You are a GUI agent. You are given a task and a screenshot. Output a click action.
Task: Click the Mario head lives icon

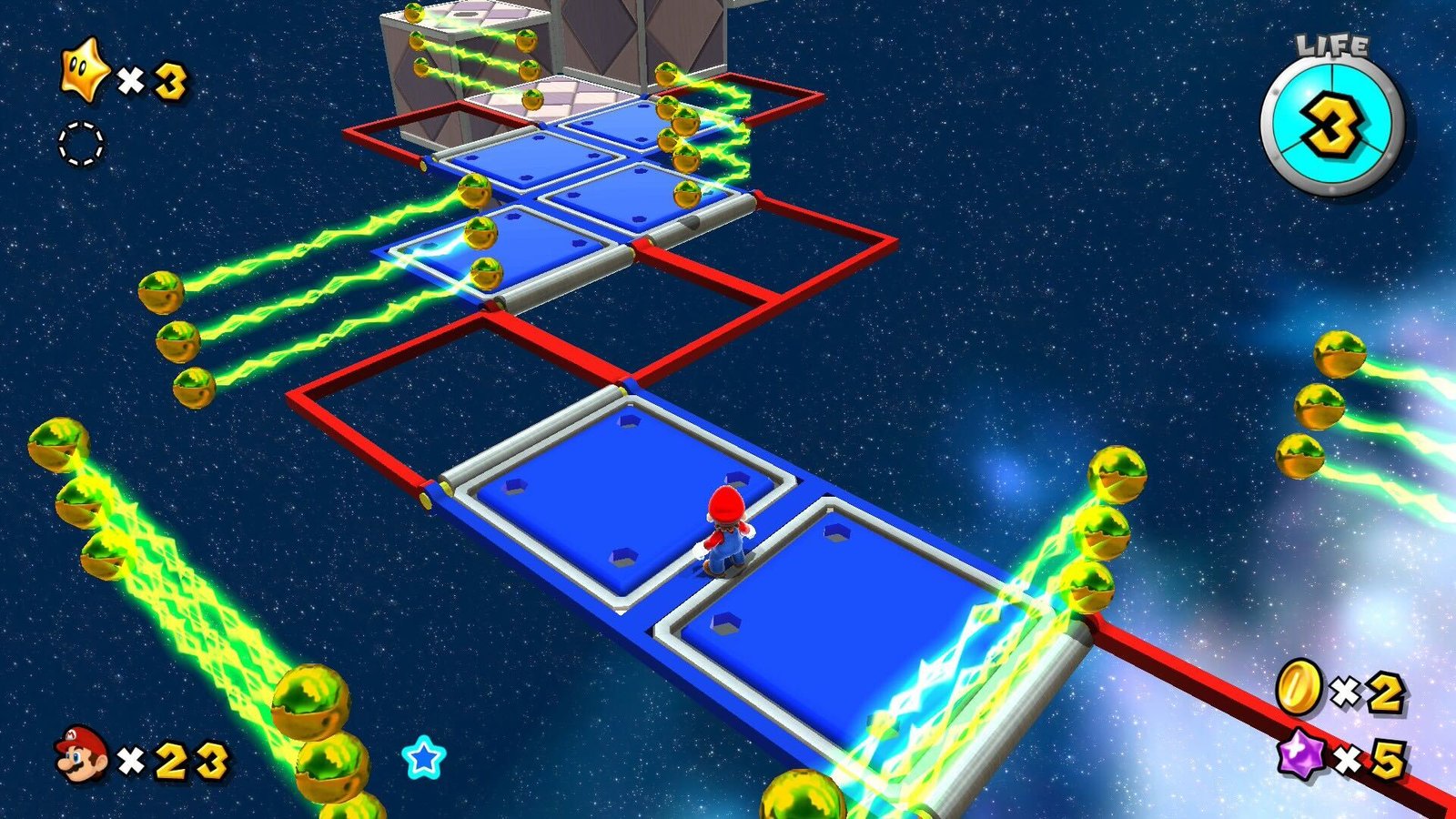coord(82,754)
